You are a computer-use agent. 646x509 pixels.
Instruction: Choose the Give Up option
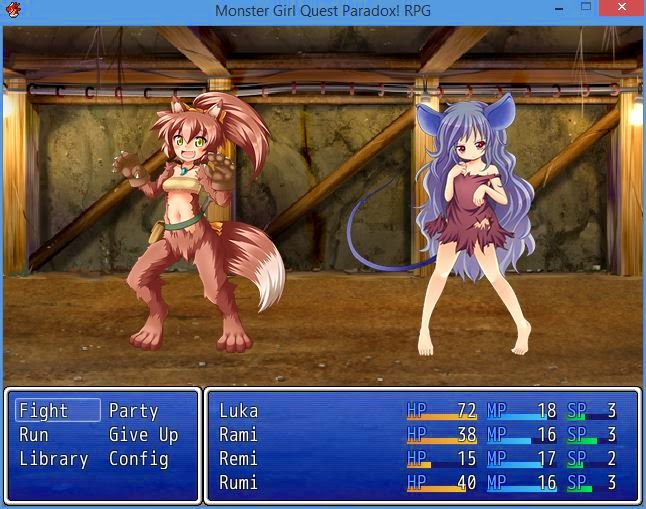click(x=143, y=435)
